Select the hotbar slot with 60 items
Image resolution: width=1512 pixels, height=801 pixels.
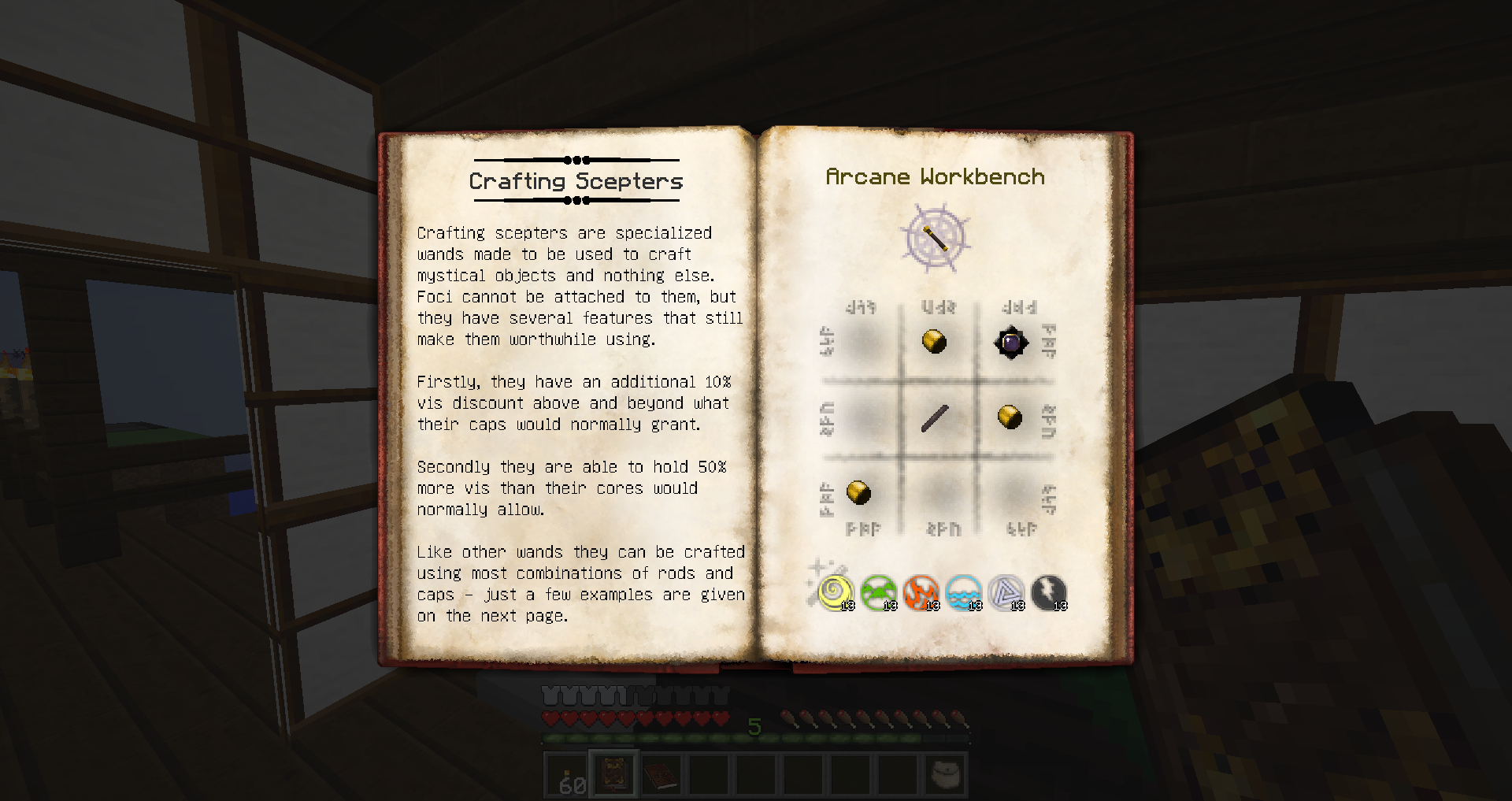point(567,775)
